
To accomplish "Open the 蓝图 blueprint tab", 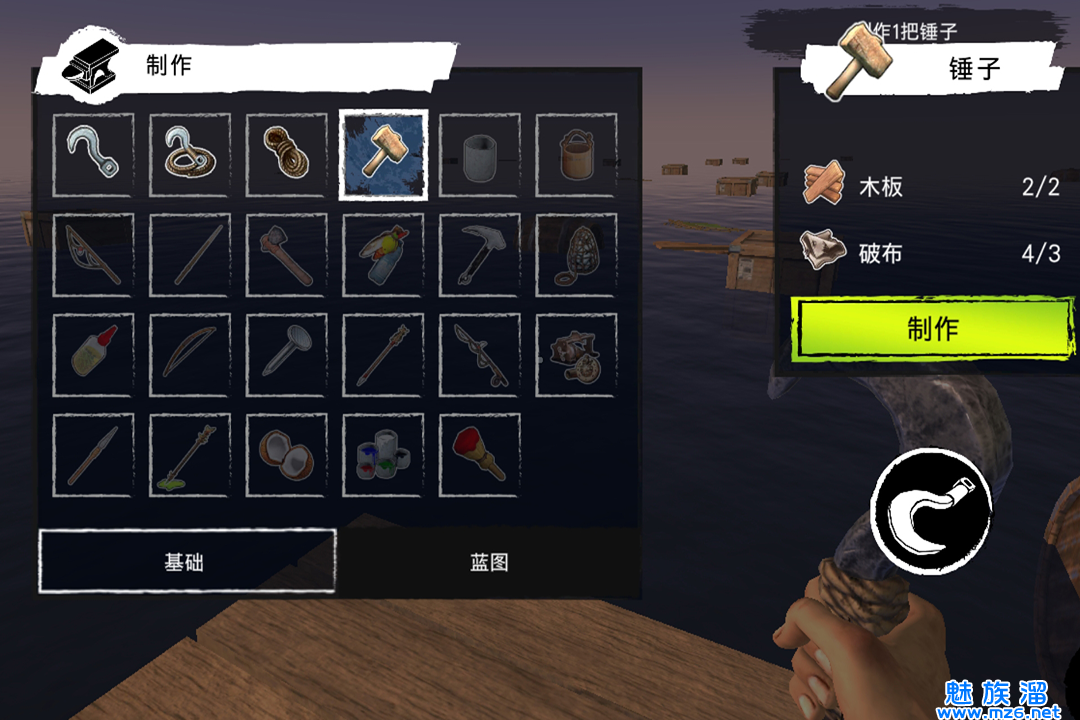I will [x=489, y=561].
